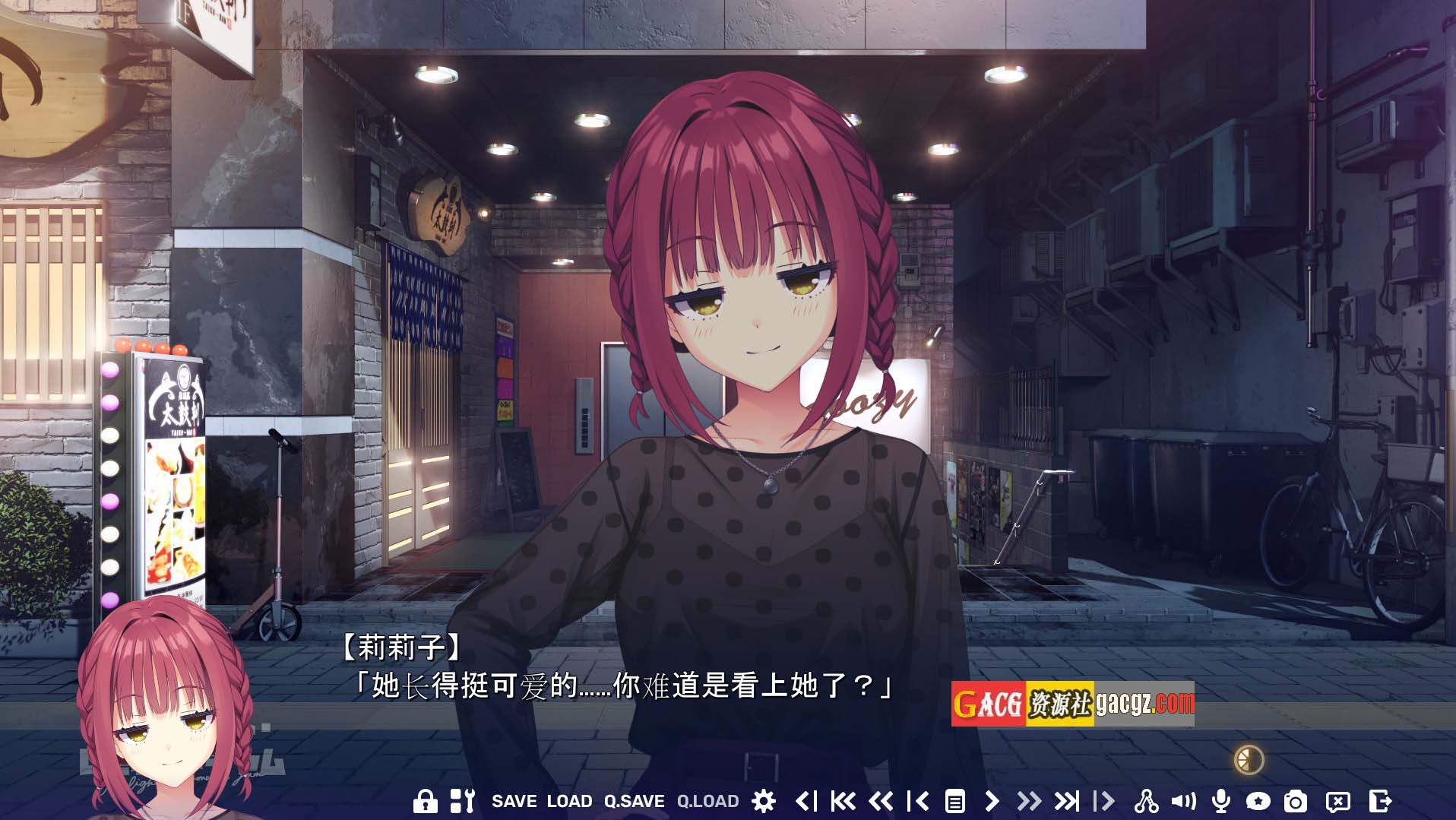Screen dimensions: 1456x820
Task: Jump back with the double left-arrow button
Action: click(x=880, y=801)
